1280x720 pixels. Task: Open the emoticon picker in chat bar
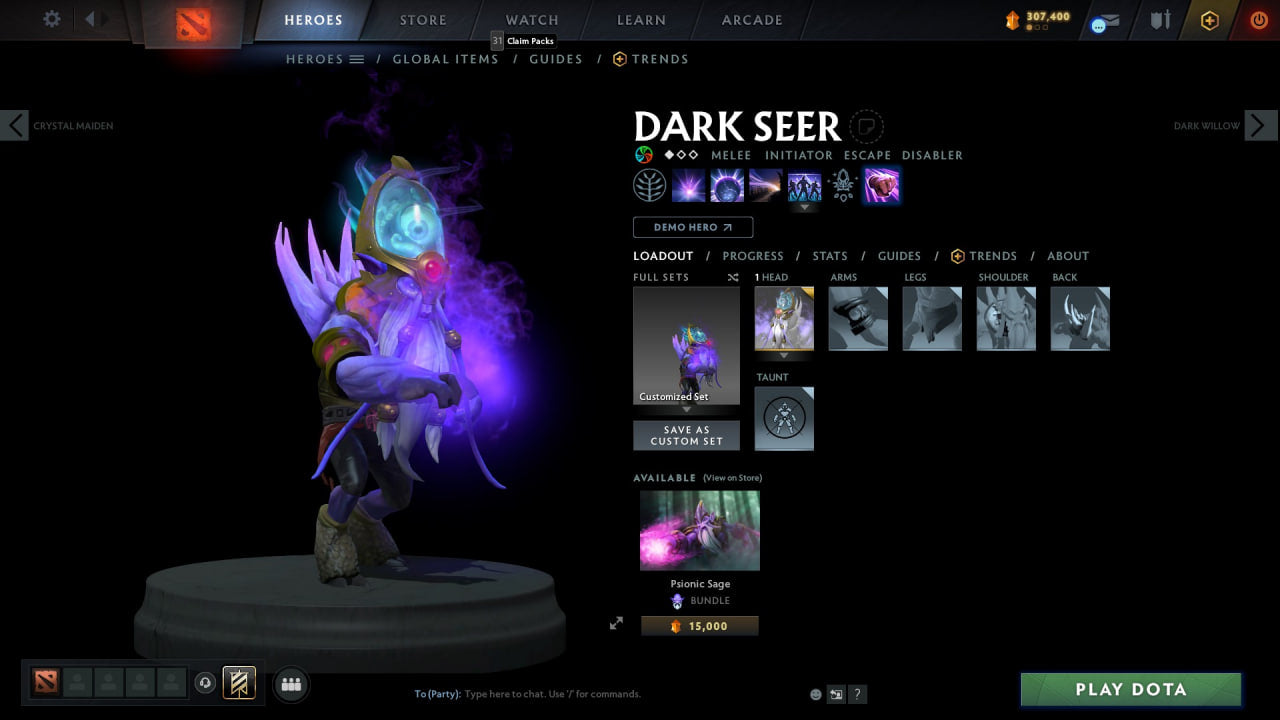815,693
